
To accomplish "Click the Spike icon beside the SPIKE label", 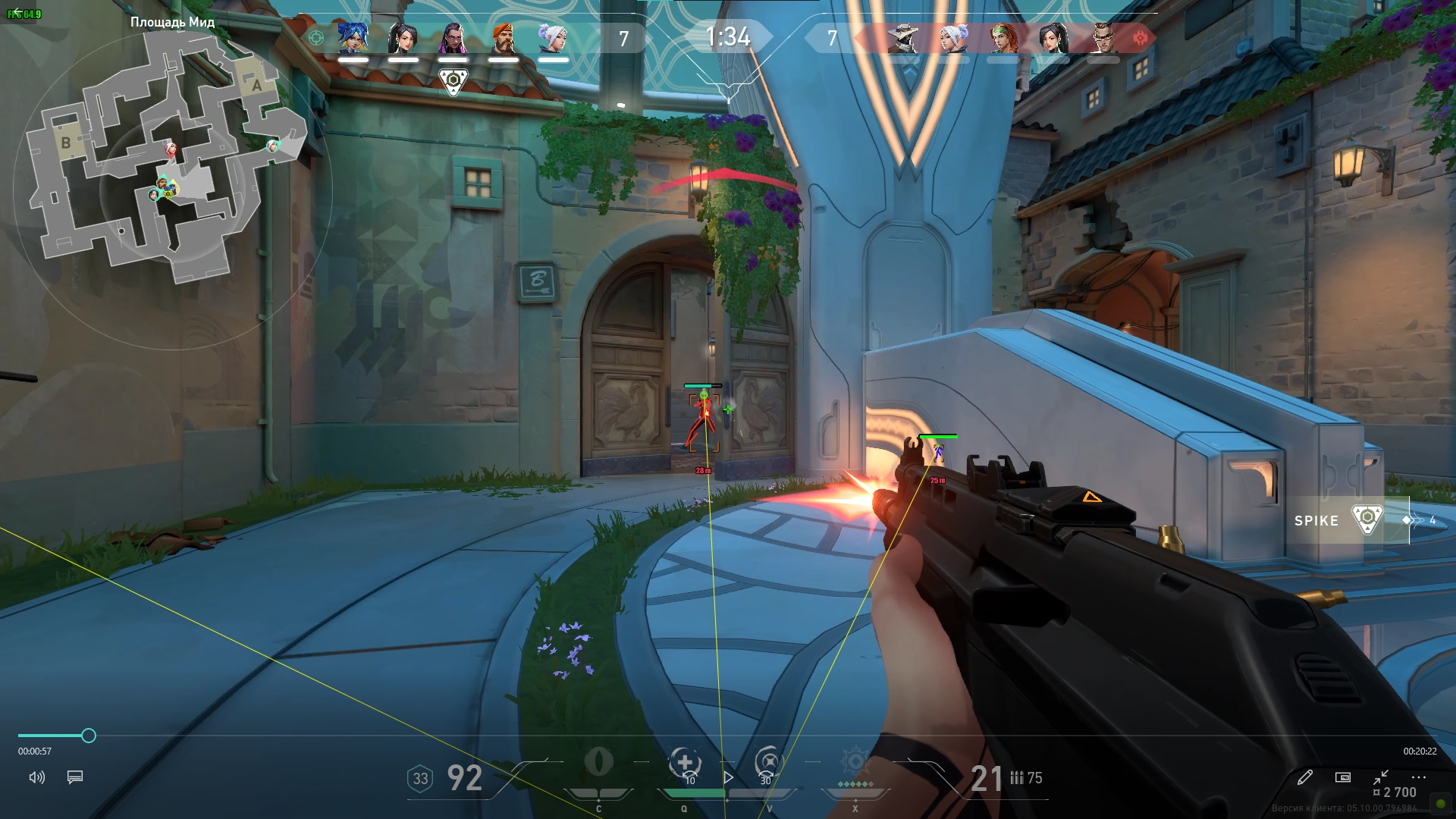I will pyautogui.click(x=1367, y=519).
